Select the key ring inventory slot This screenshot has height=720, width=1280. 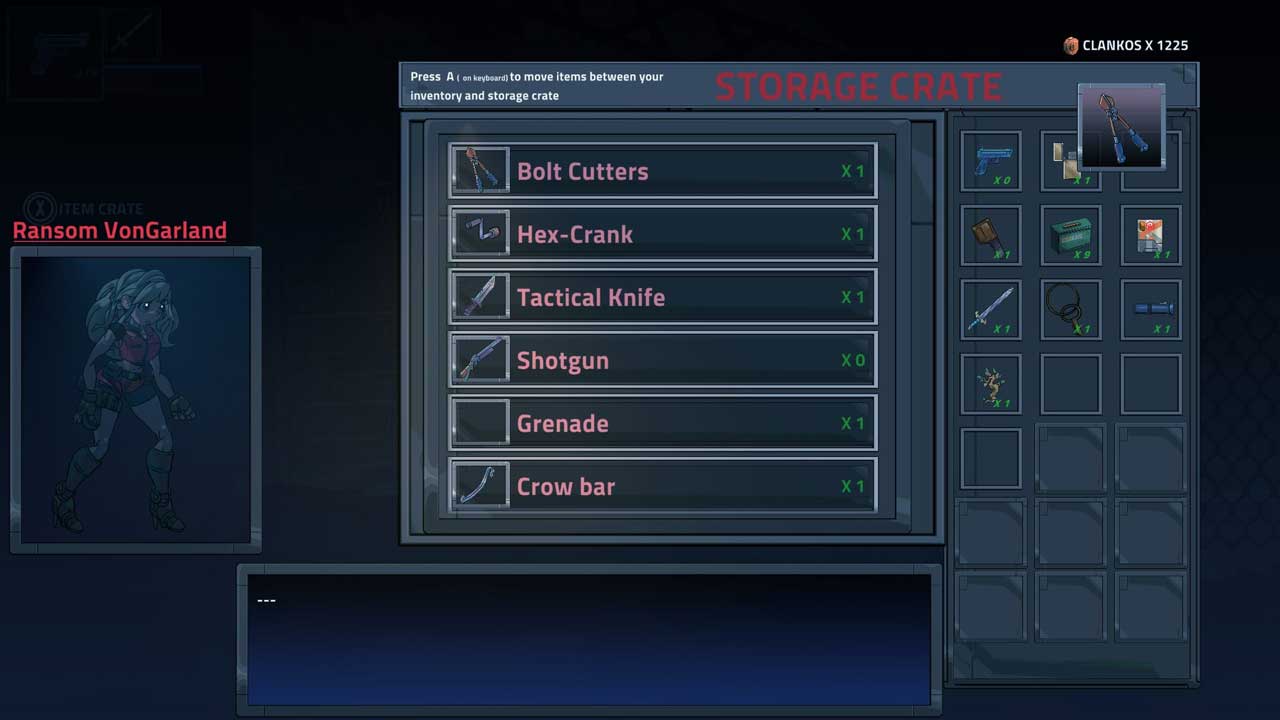click(1071, 309)
